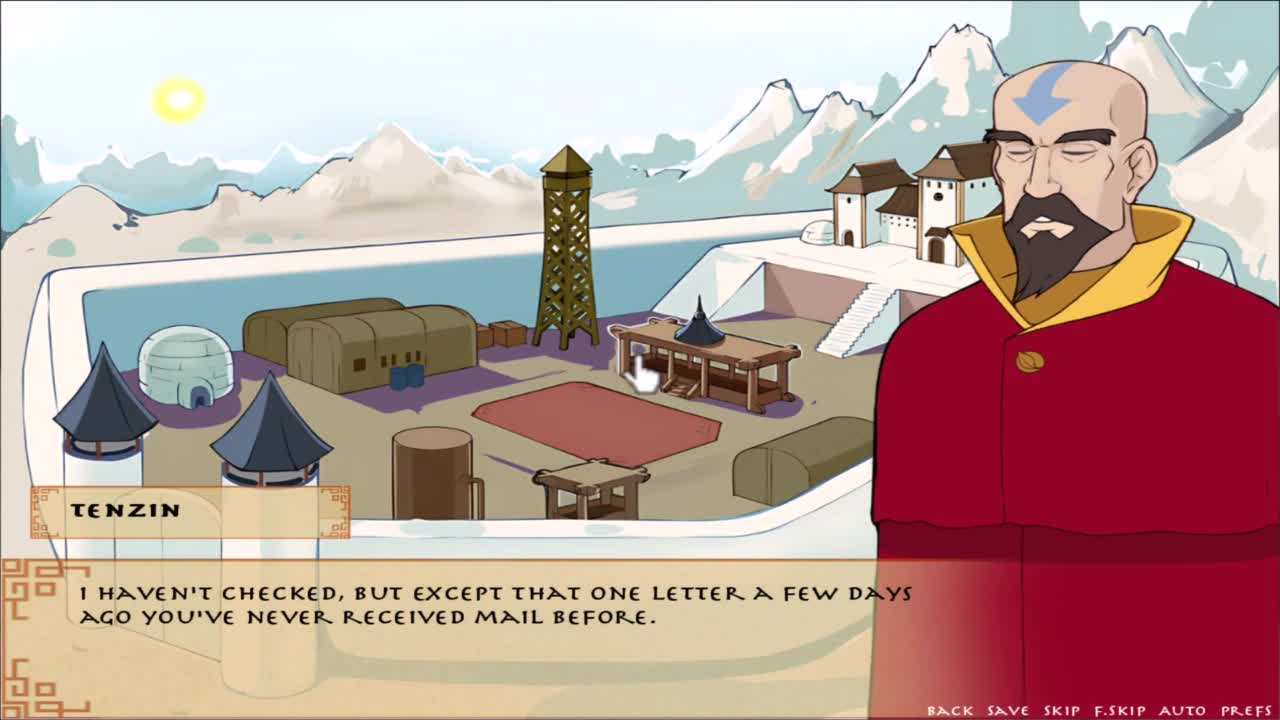Open the Prefs menu
This screenshot has height=720, width=1280.
[1245, 710]
